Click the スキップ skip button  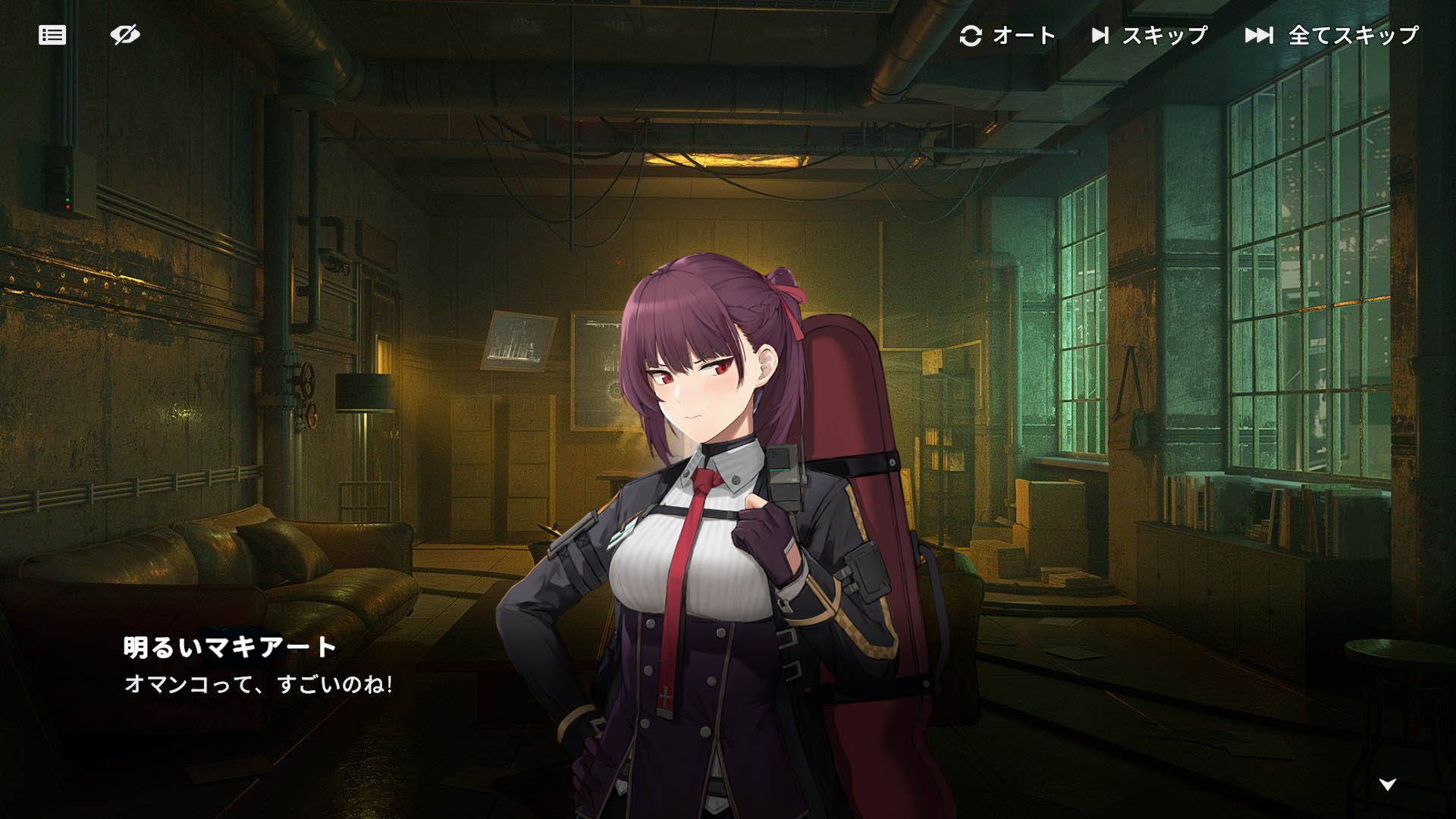coord(1149,36)
